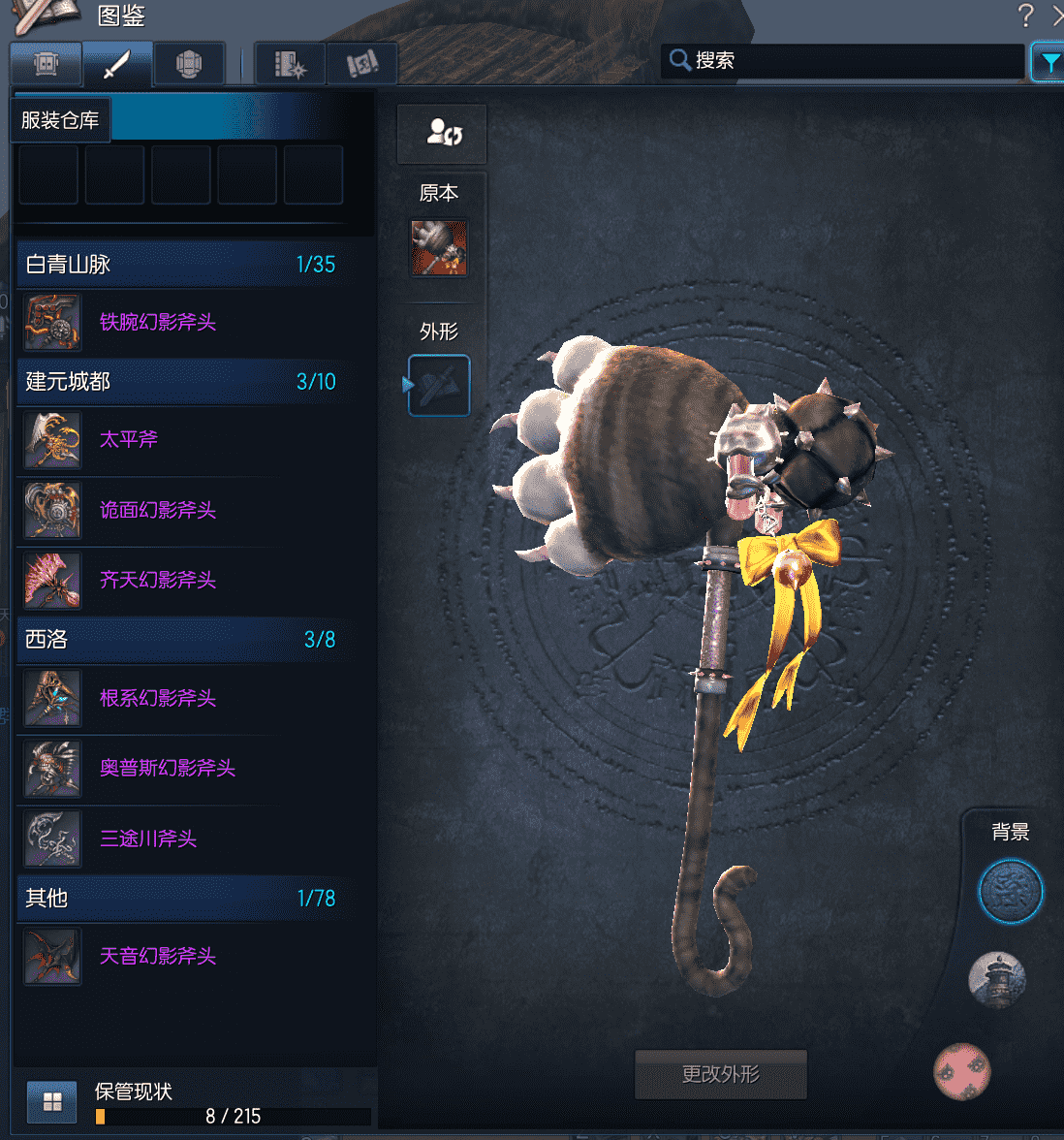Screen dimensions: 1064x1140
Task: Choose the pagoda background option
Action: 997,979
